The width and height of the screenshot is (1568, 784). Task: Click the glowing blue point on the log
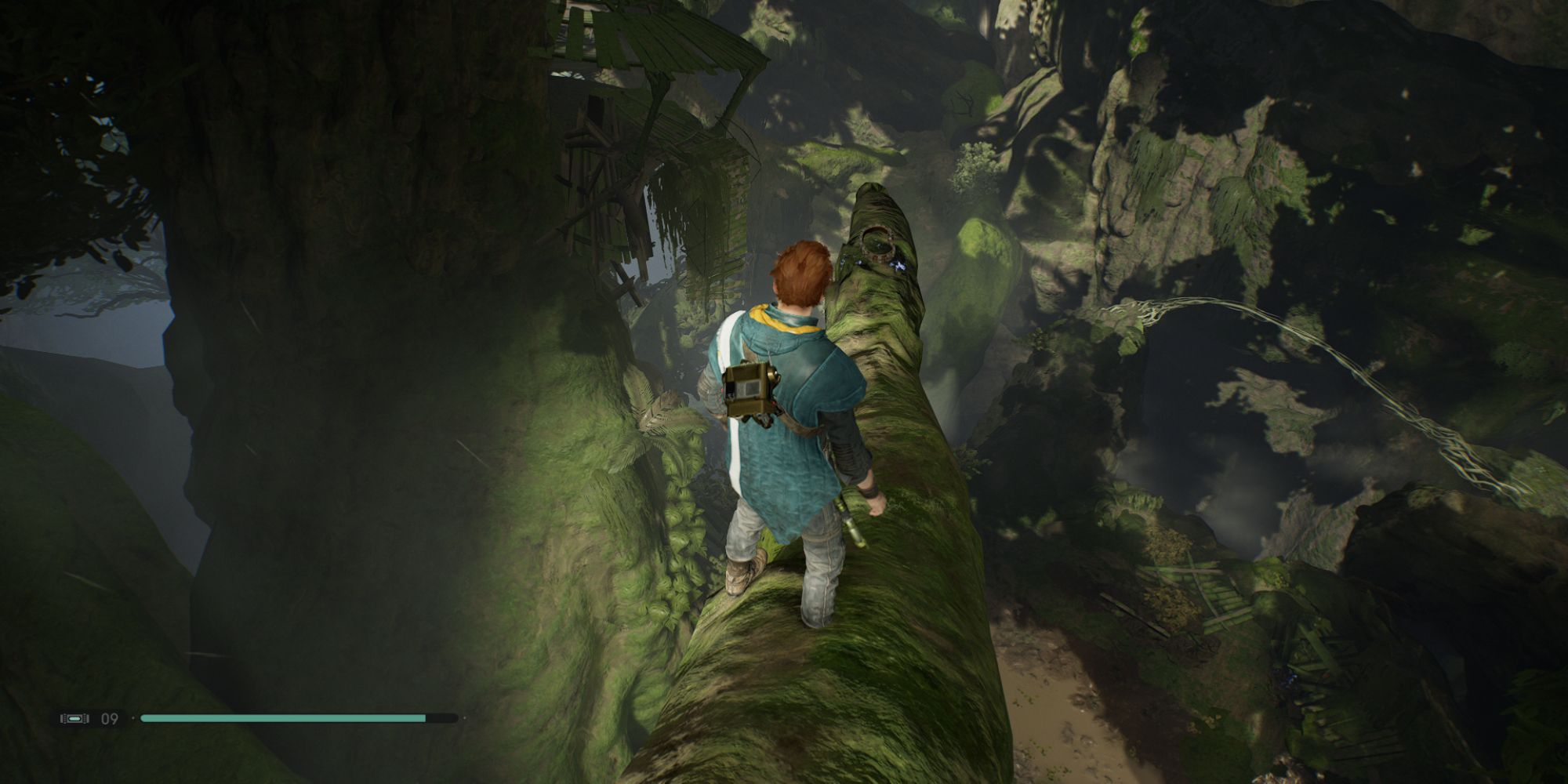tap(898, 265)
